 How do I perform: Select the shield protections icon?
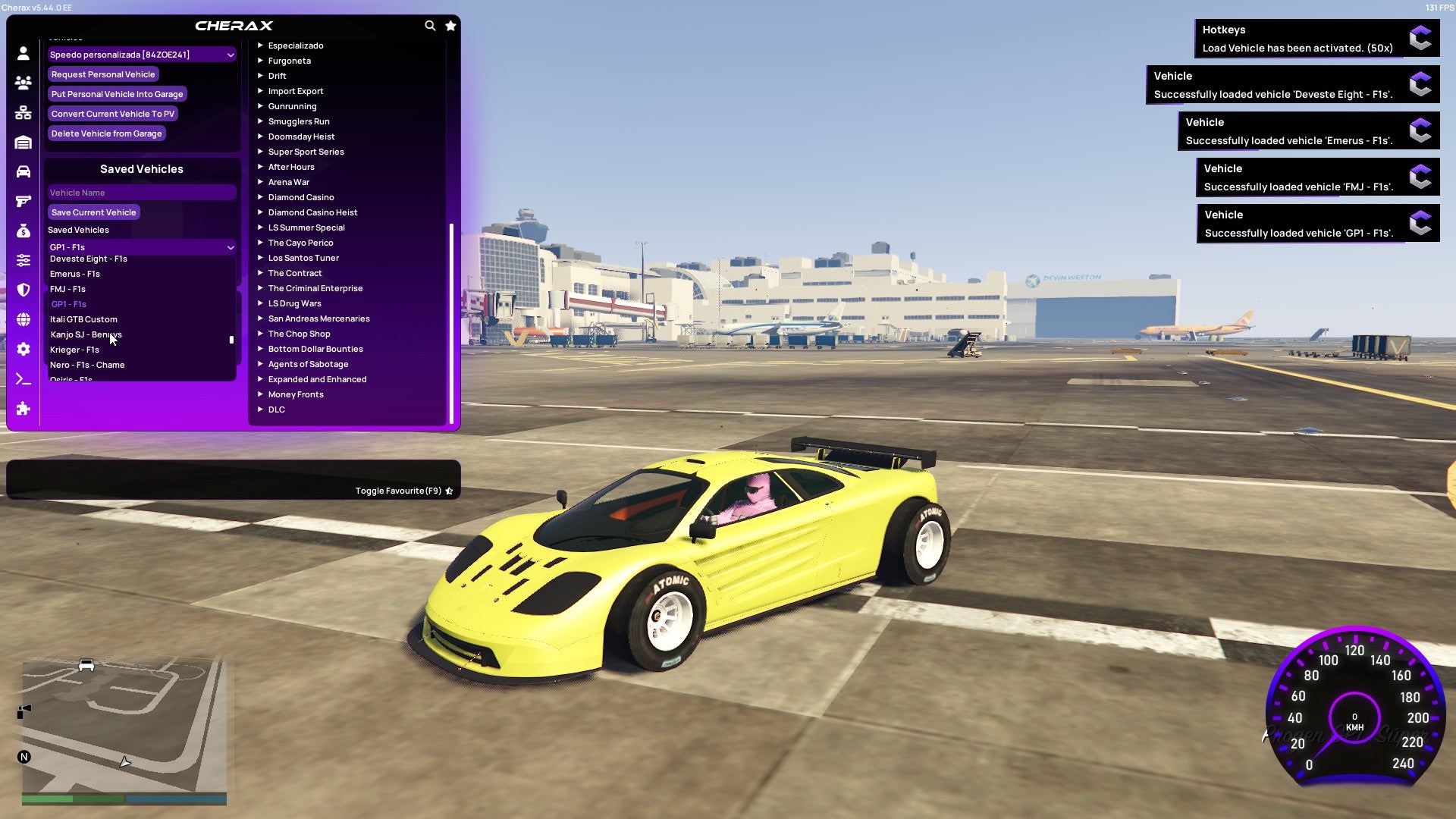(23, 289)
